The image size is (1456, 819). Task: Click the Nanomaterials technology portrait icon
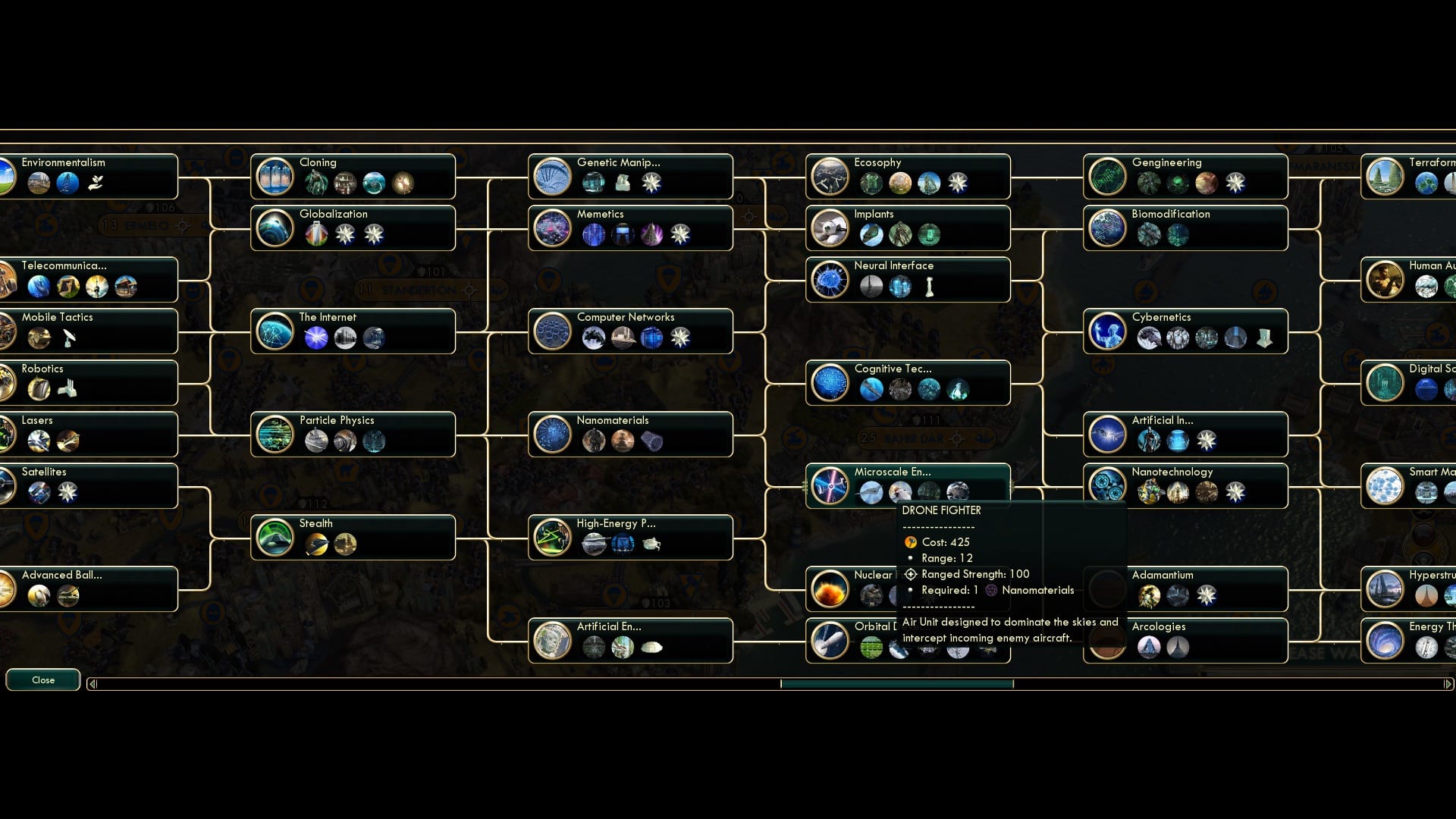tap(553, 434)
